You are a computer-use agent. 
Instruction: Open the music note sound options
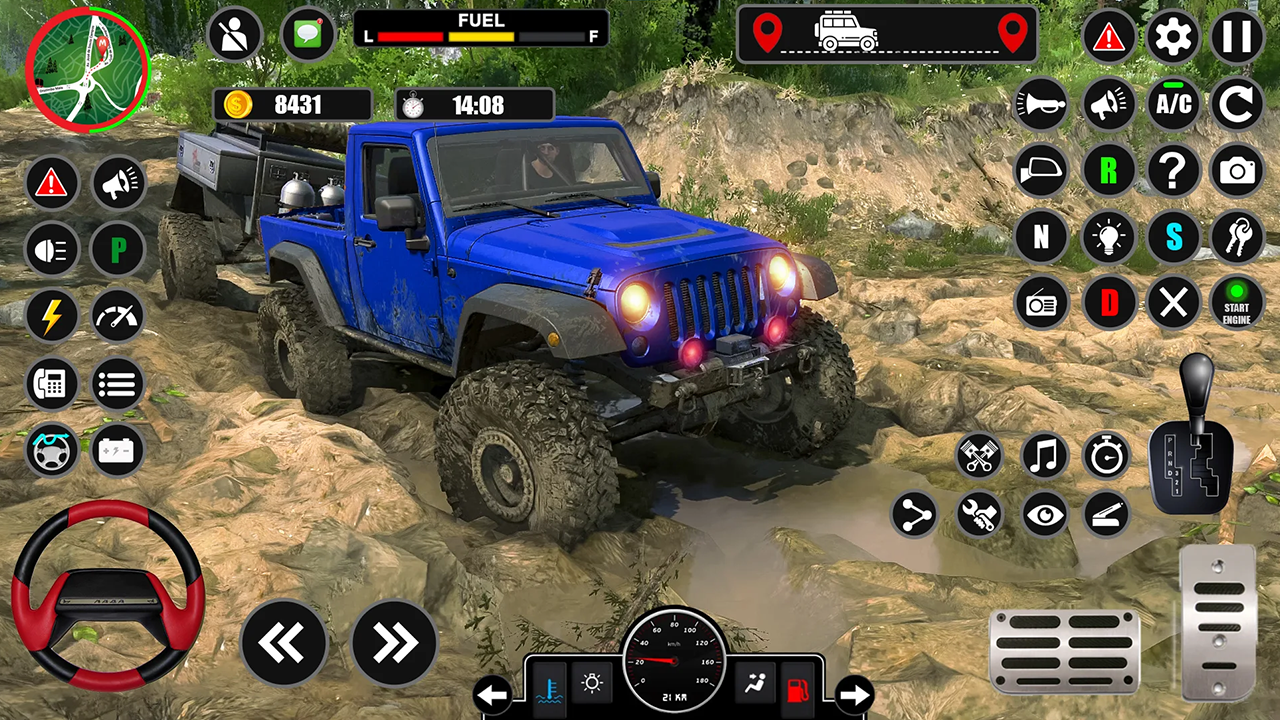1044,456
